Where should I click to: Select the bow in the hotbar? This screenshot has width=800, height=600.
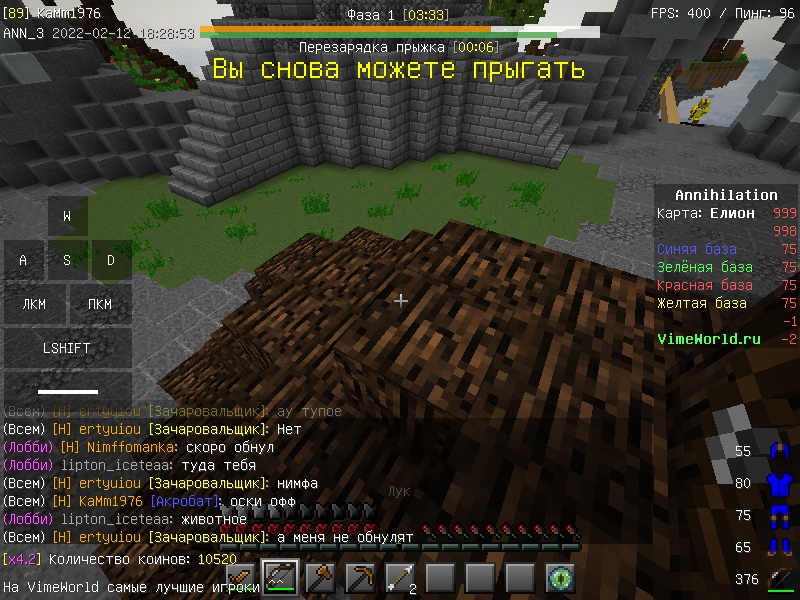tap(280, 578)
